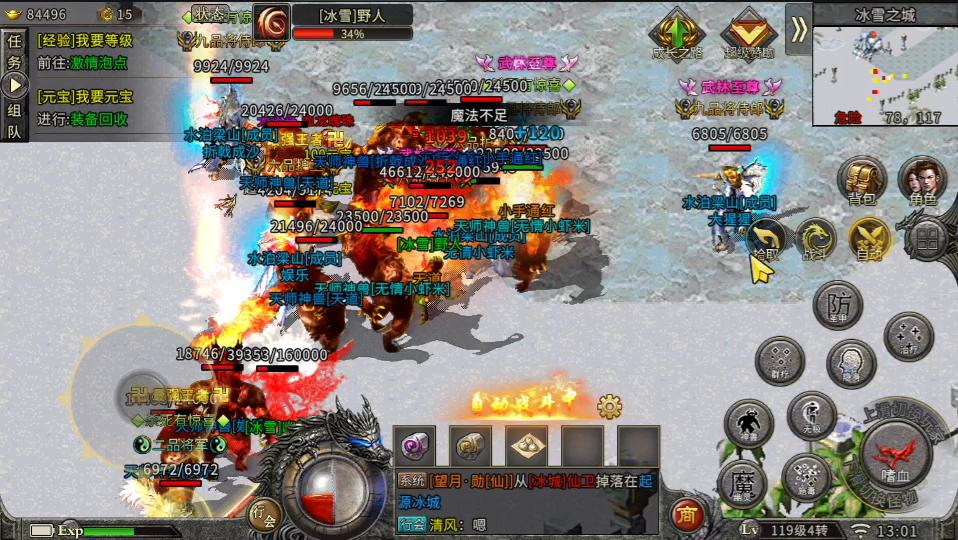Open auto-battle settings gear
Screen dimensions: 958x540
(609, 406)
